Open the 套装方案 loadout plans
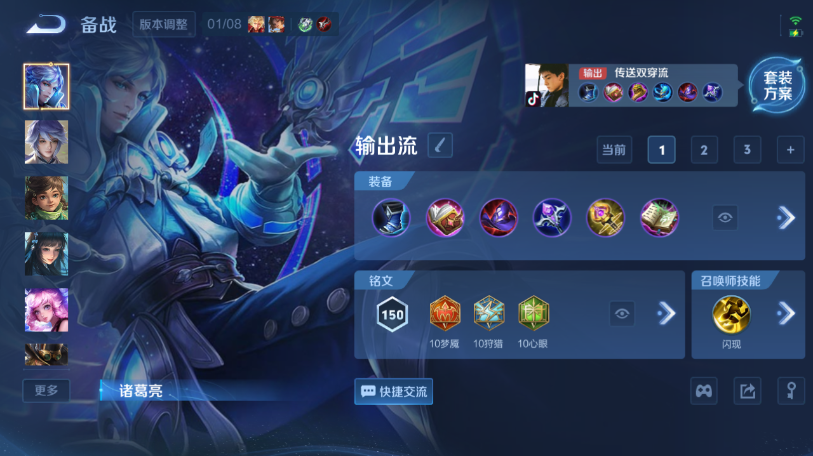This screenshot has height=456, width=813. tap(777, 86)
